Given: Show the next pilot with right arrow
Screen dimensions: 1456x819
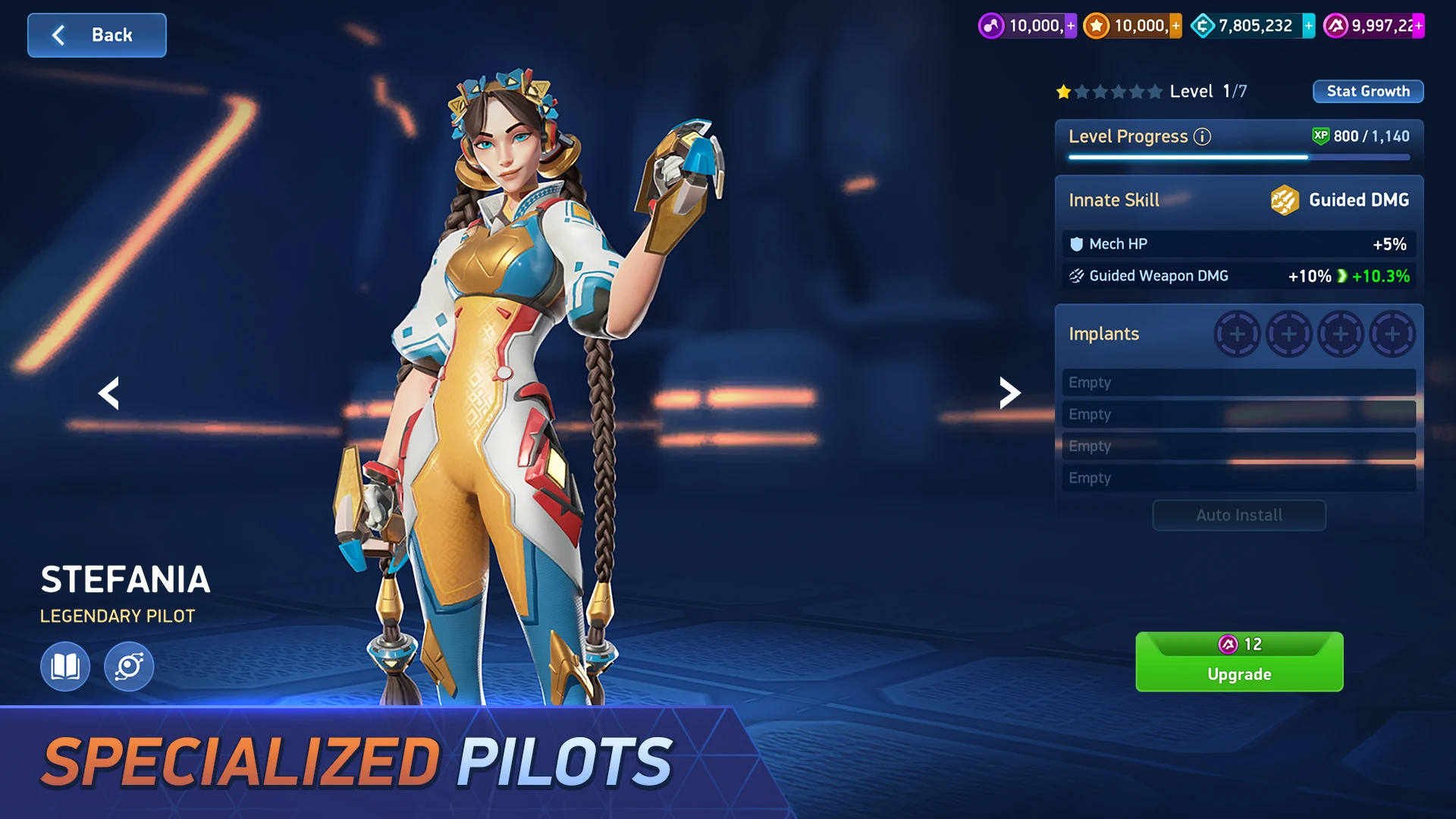Looking at the screenshot, I should pos(1009,393).
